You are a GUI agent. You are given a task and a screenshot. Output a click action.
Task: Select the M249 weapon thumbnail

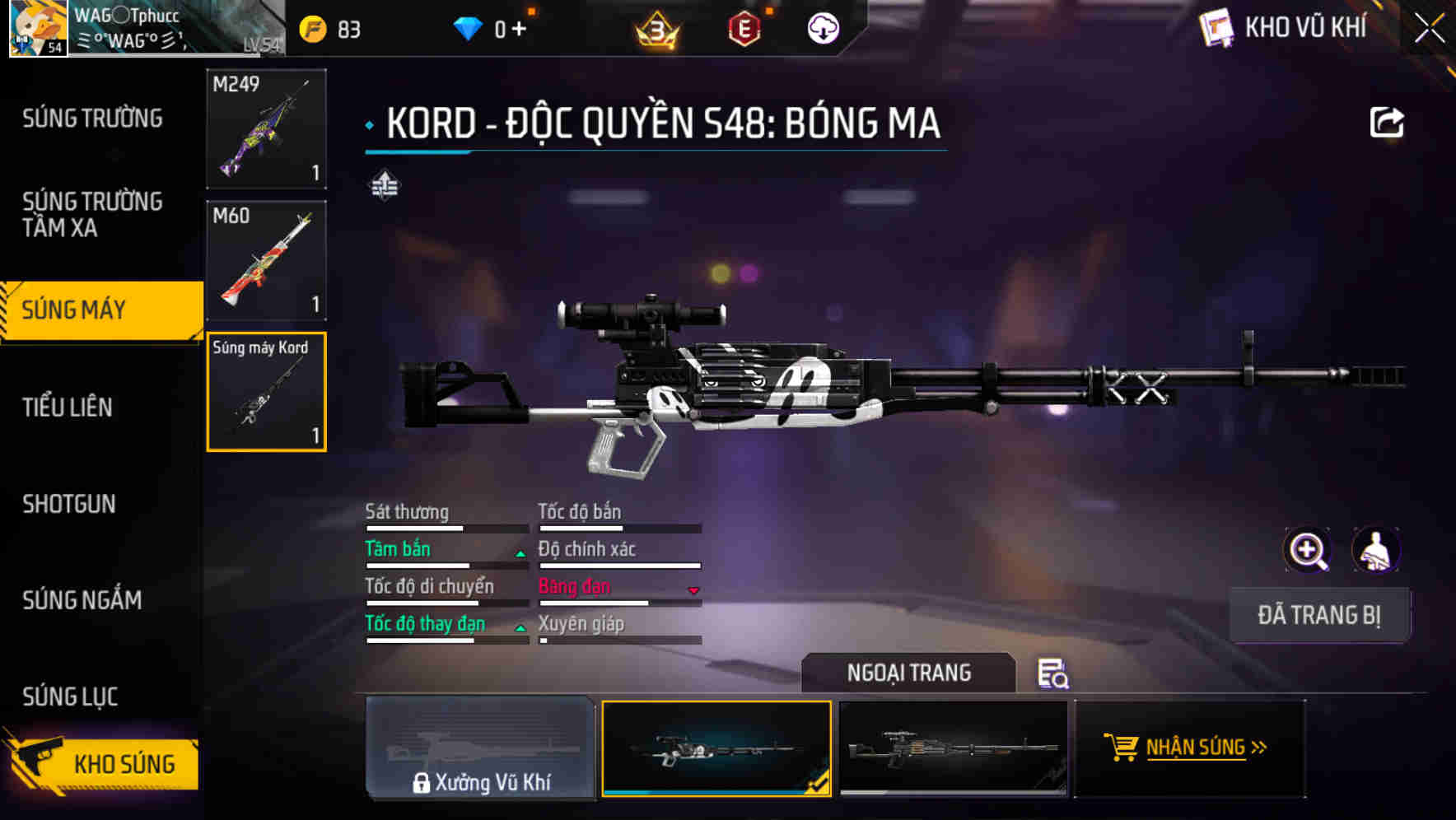click(266, 128)
